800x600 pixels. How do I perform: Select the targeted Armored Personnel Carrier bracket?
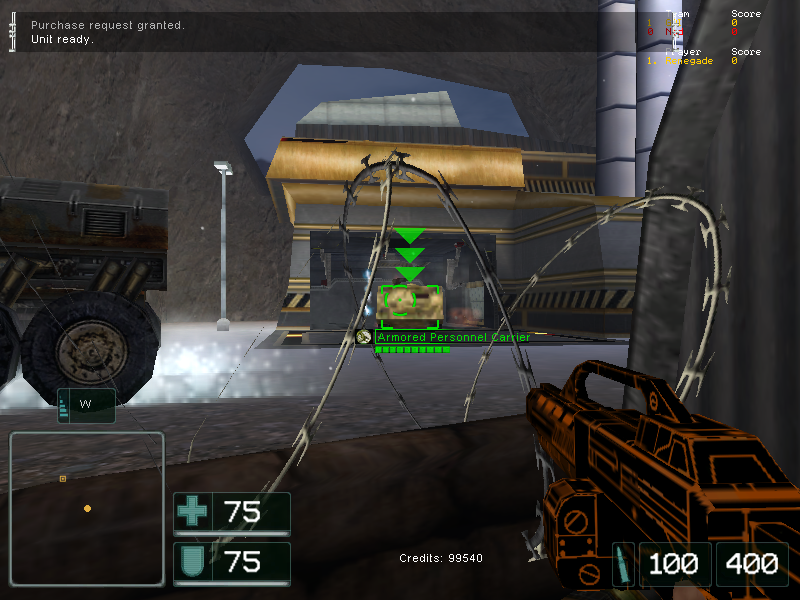coord(409,300)
